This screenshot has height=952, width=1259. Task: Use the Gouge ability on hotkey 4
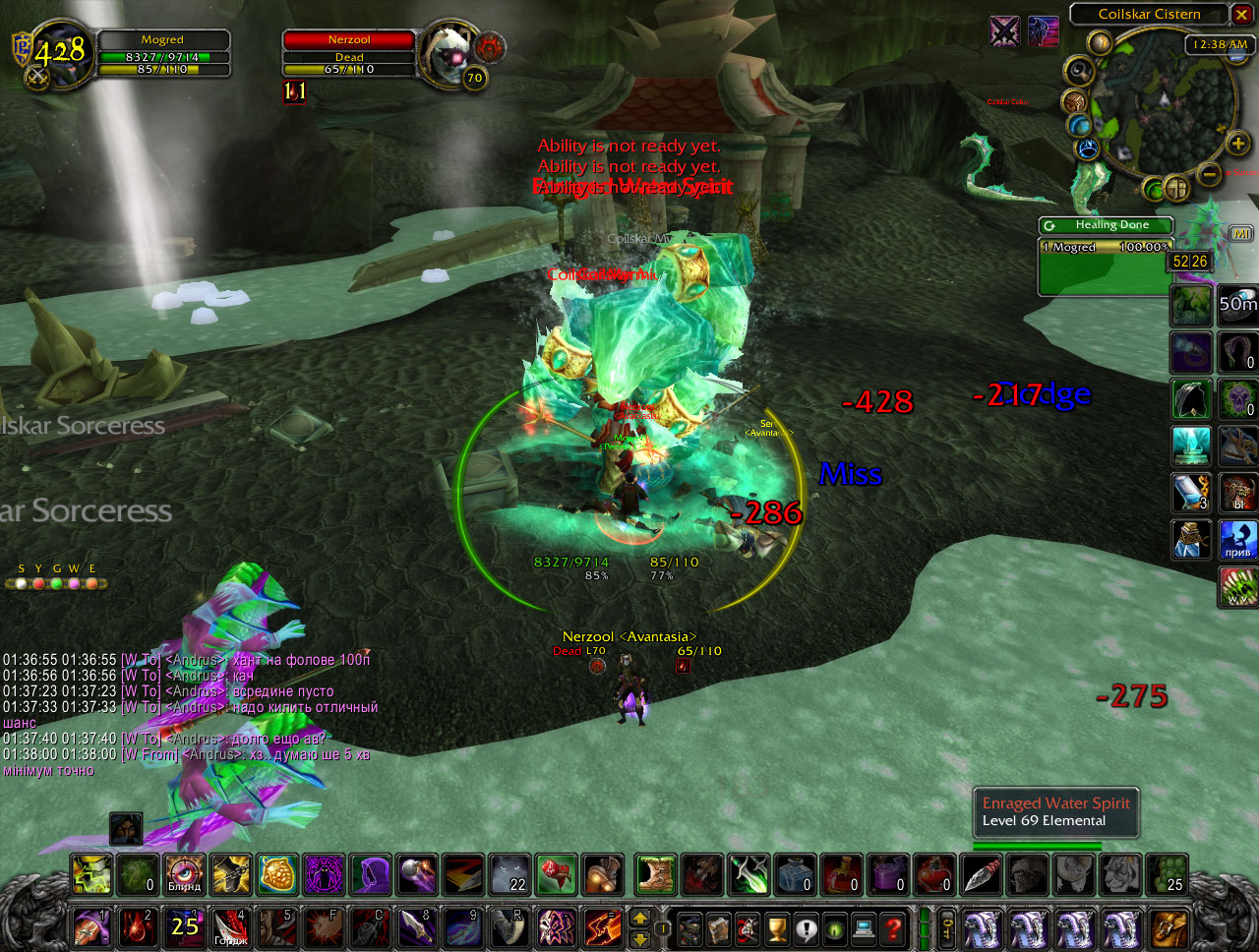coord(231,927)
